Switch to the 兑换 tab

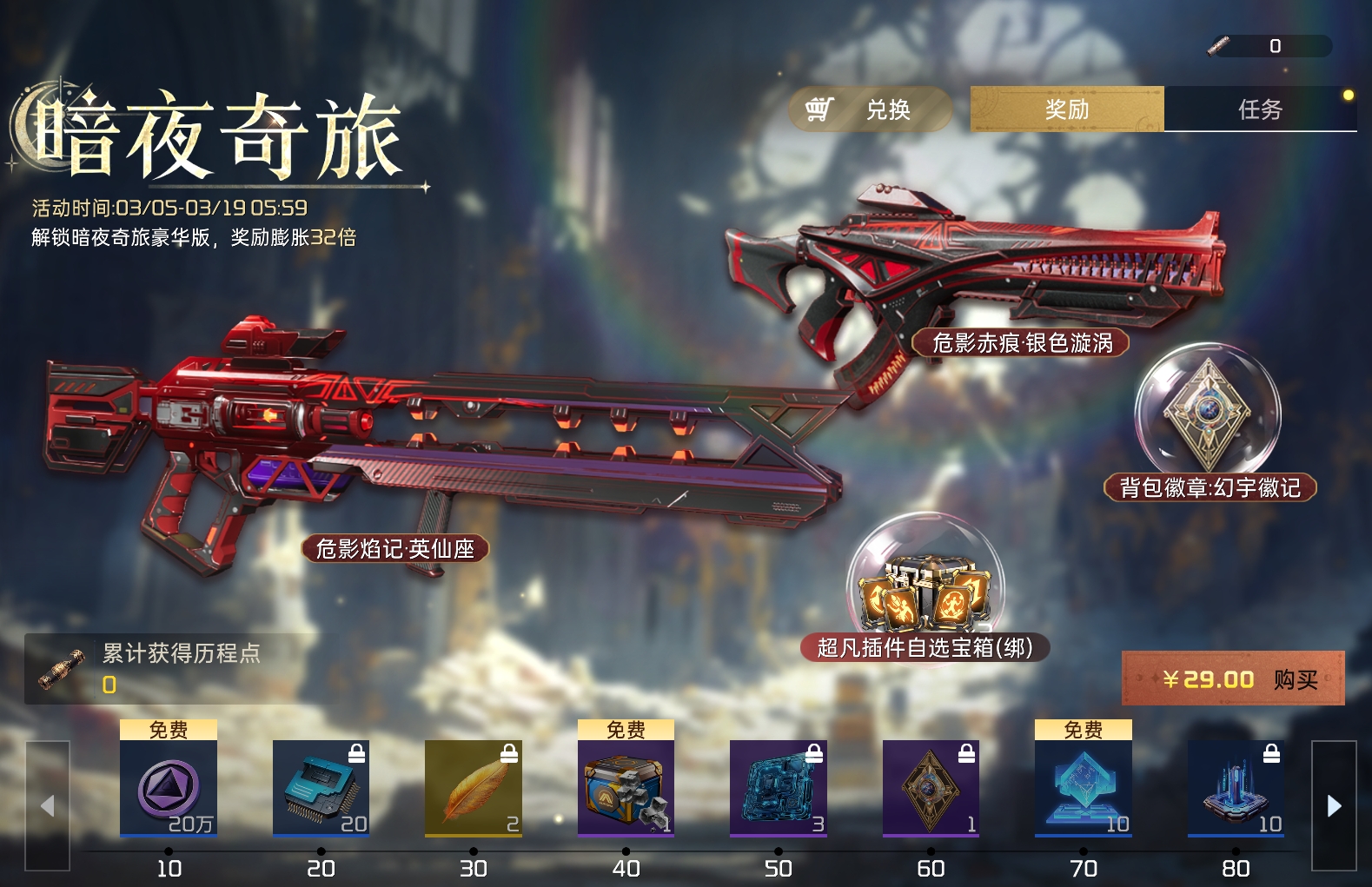pos(871,109)
